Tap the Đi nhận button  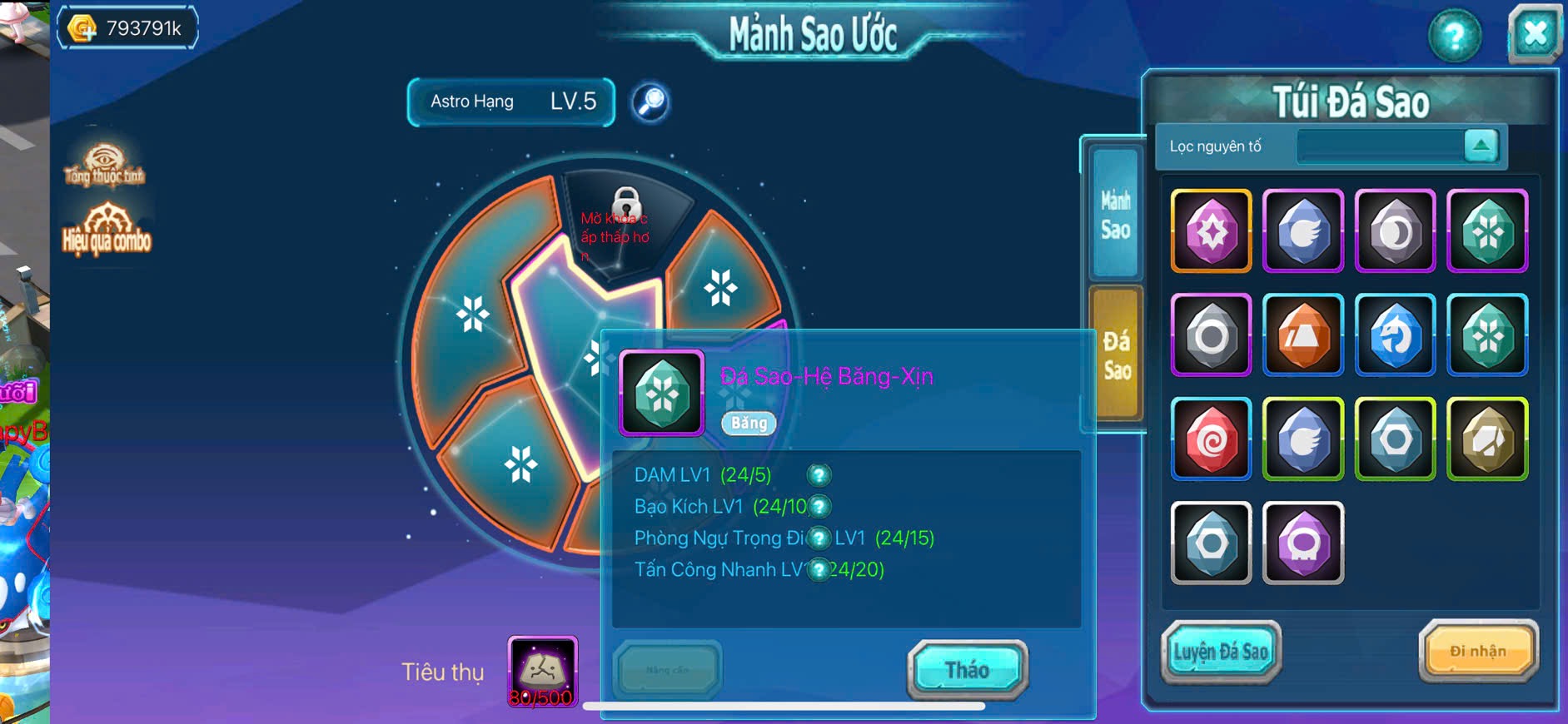[1477, 651]
